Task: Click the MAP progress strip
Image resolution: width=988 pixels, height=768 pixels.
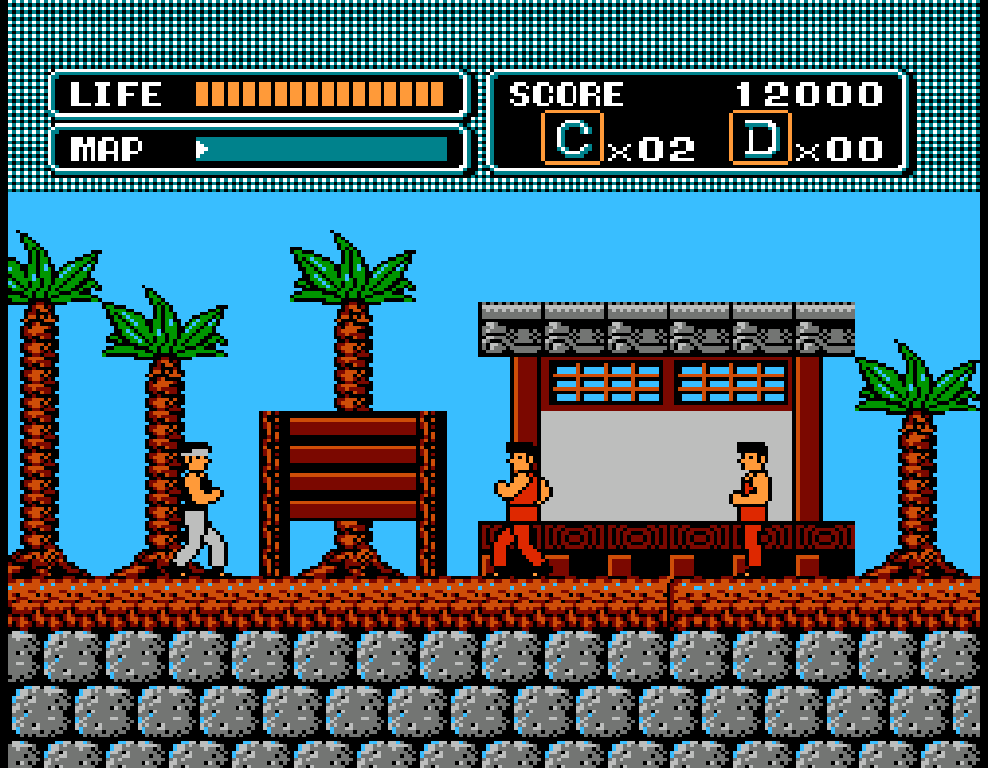Action: tap(321, 150)
